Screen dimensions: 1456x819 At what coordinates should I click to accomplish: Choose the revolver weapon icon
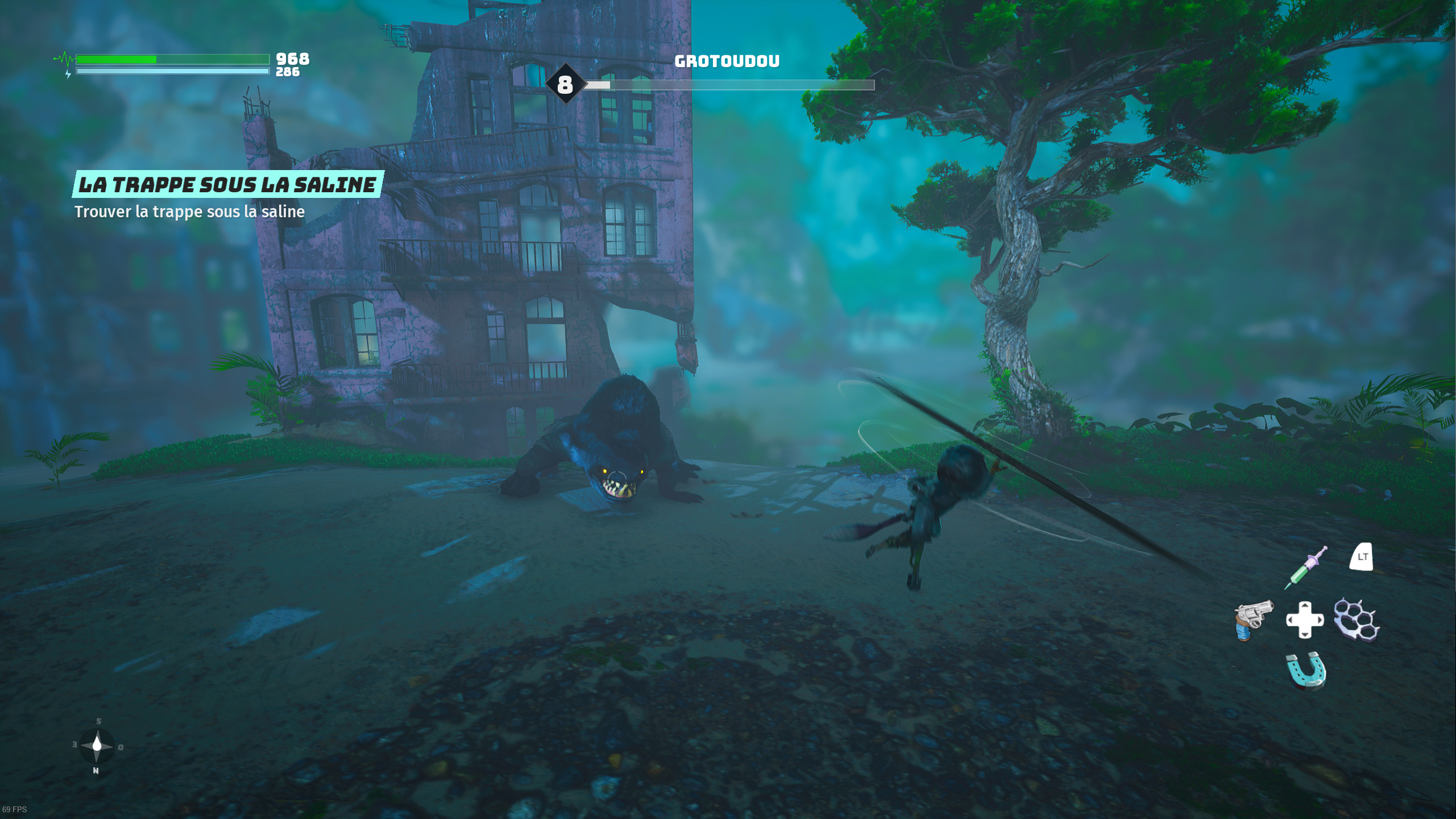pos(1253,619)
